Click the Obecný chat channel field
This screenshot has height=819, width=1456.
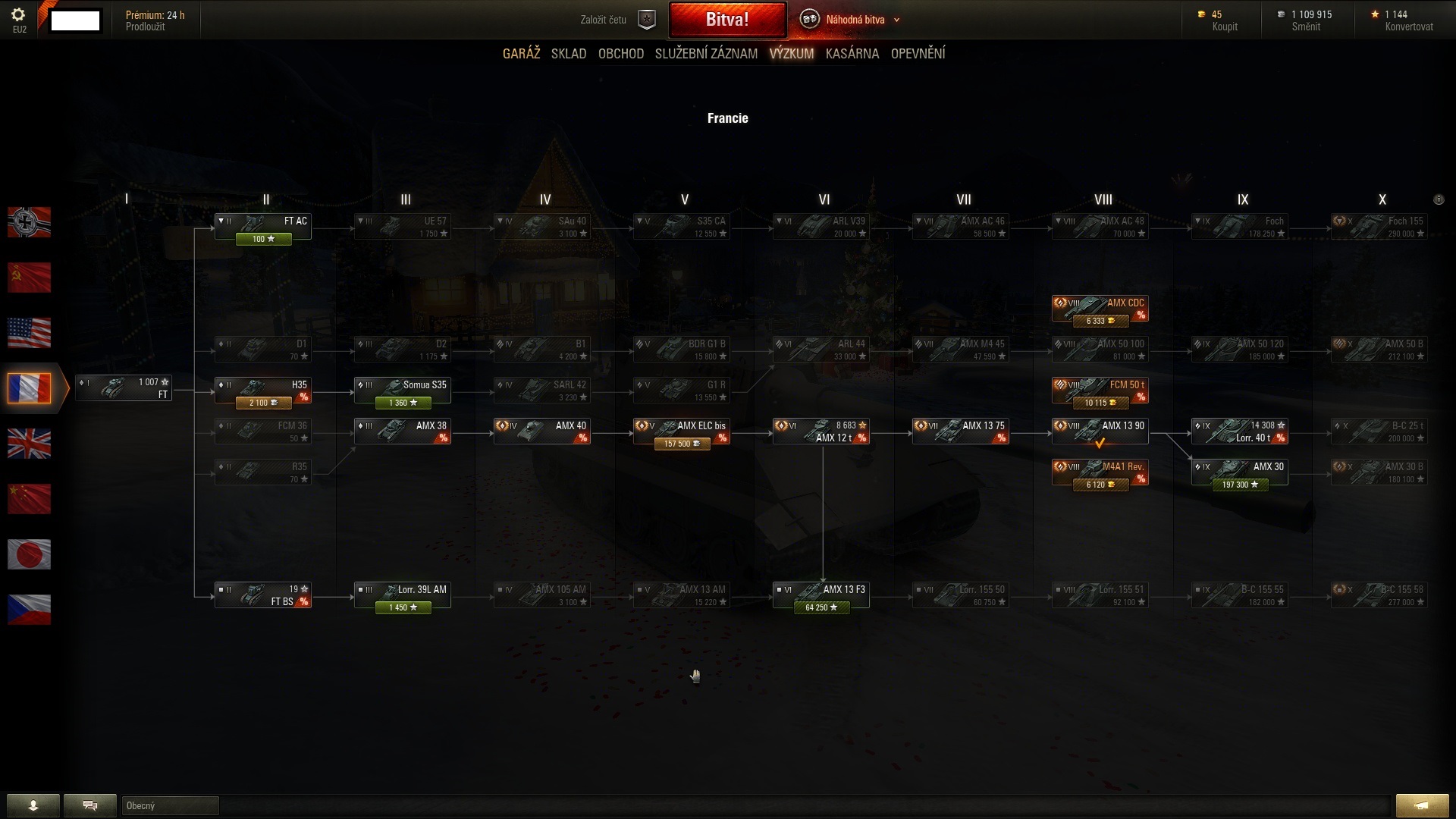pyautogui.click(x=170, y=805)
